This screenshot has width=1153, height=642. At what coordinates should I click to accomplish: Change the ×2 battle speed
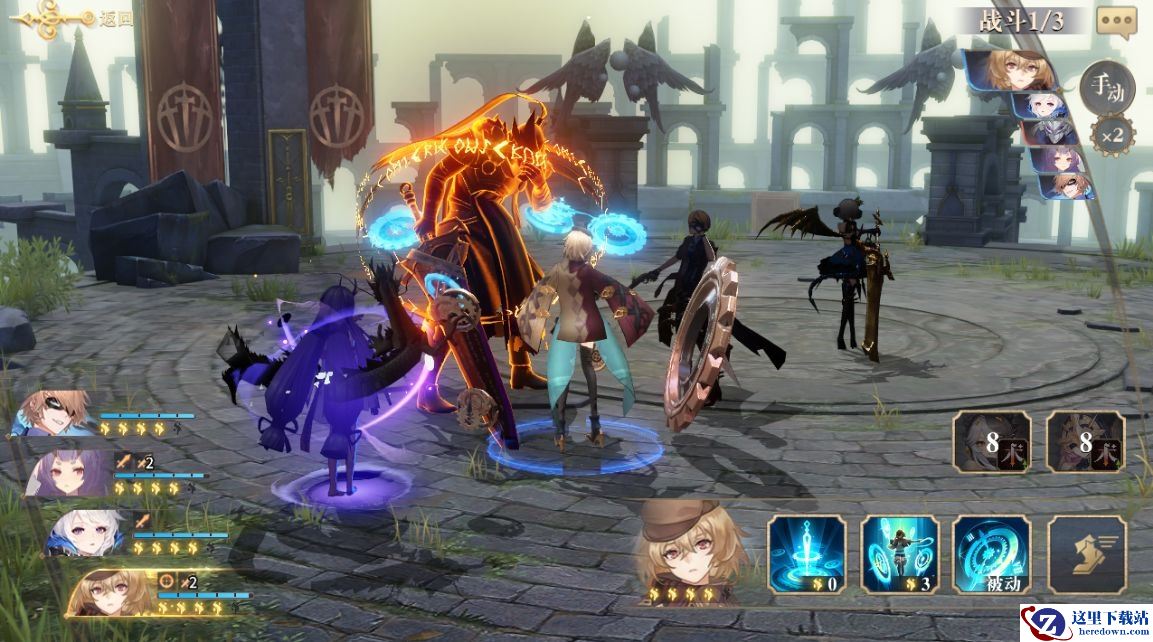(1112, 134)
